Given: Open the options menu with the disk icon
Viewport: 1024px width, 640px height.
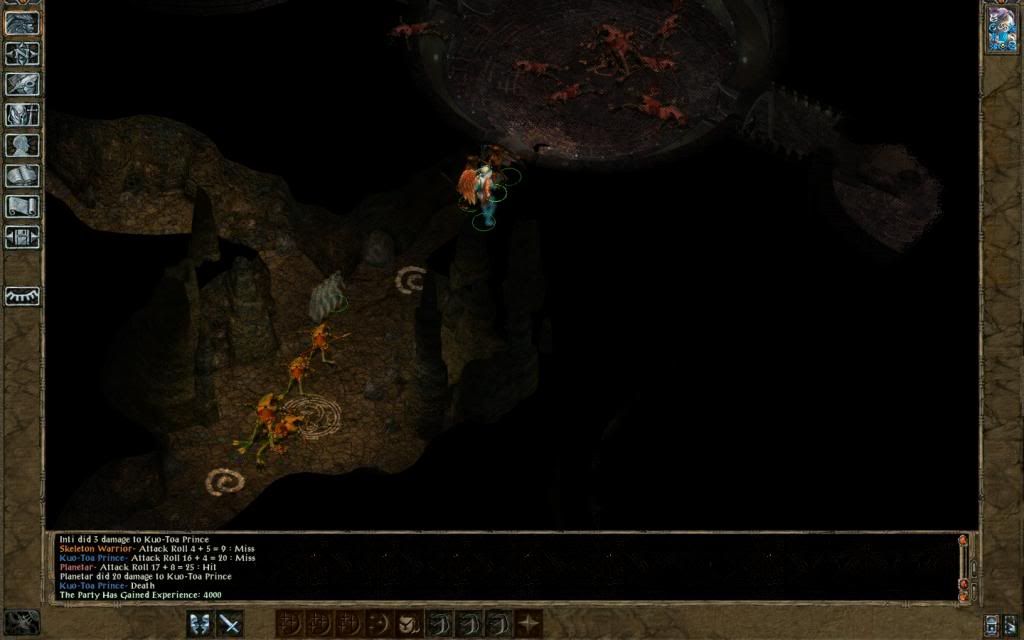Looking at the screenshot, I should pyautogui.click(x=22, y=237).
